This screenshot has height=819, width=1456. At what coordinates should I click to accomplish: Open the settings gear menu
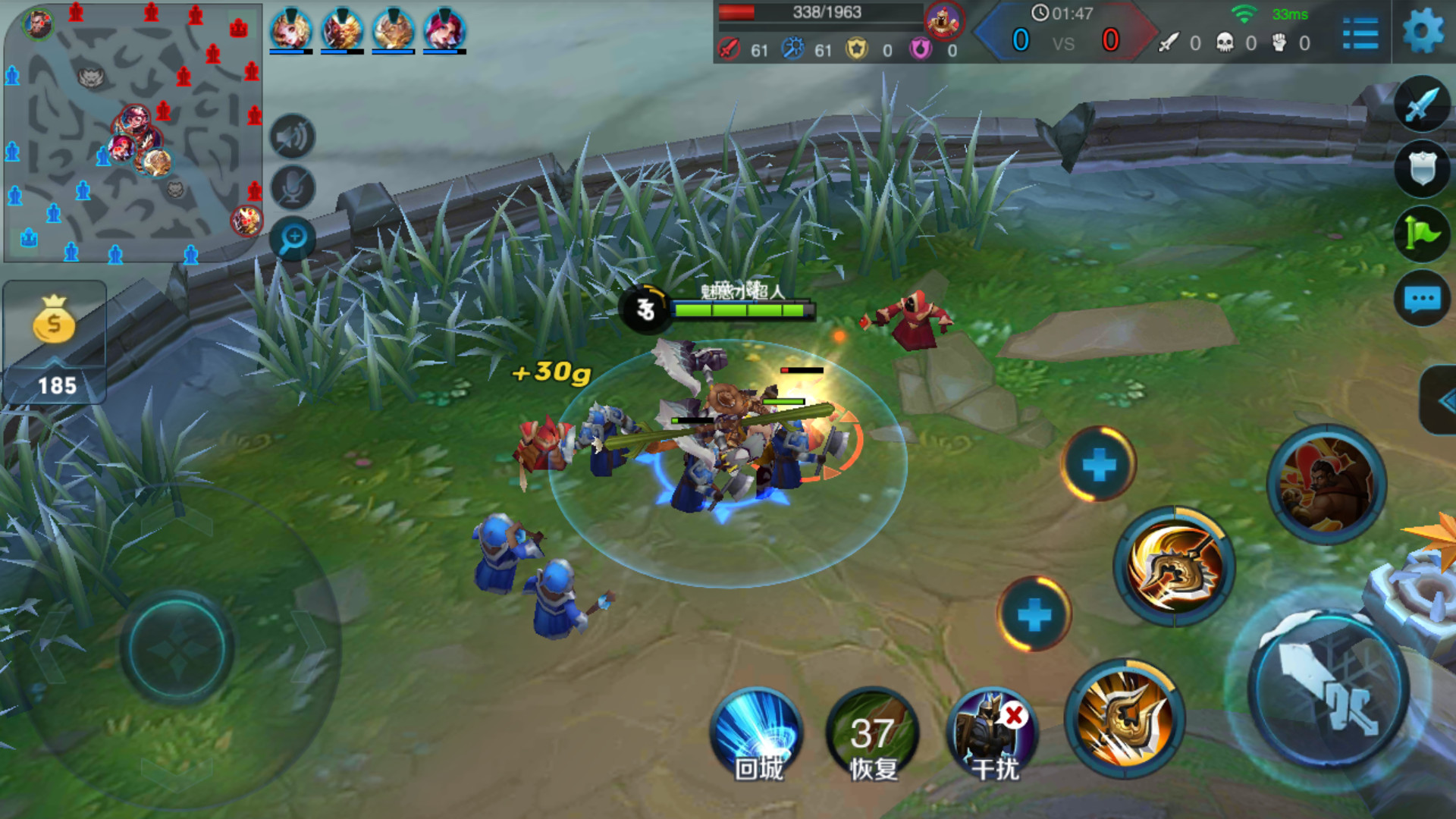1423,32
